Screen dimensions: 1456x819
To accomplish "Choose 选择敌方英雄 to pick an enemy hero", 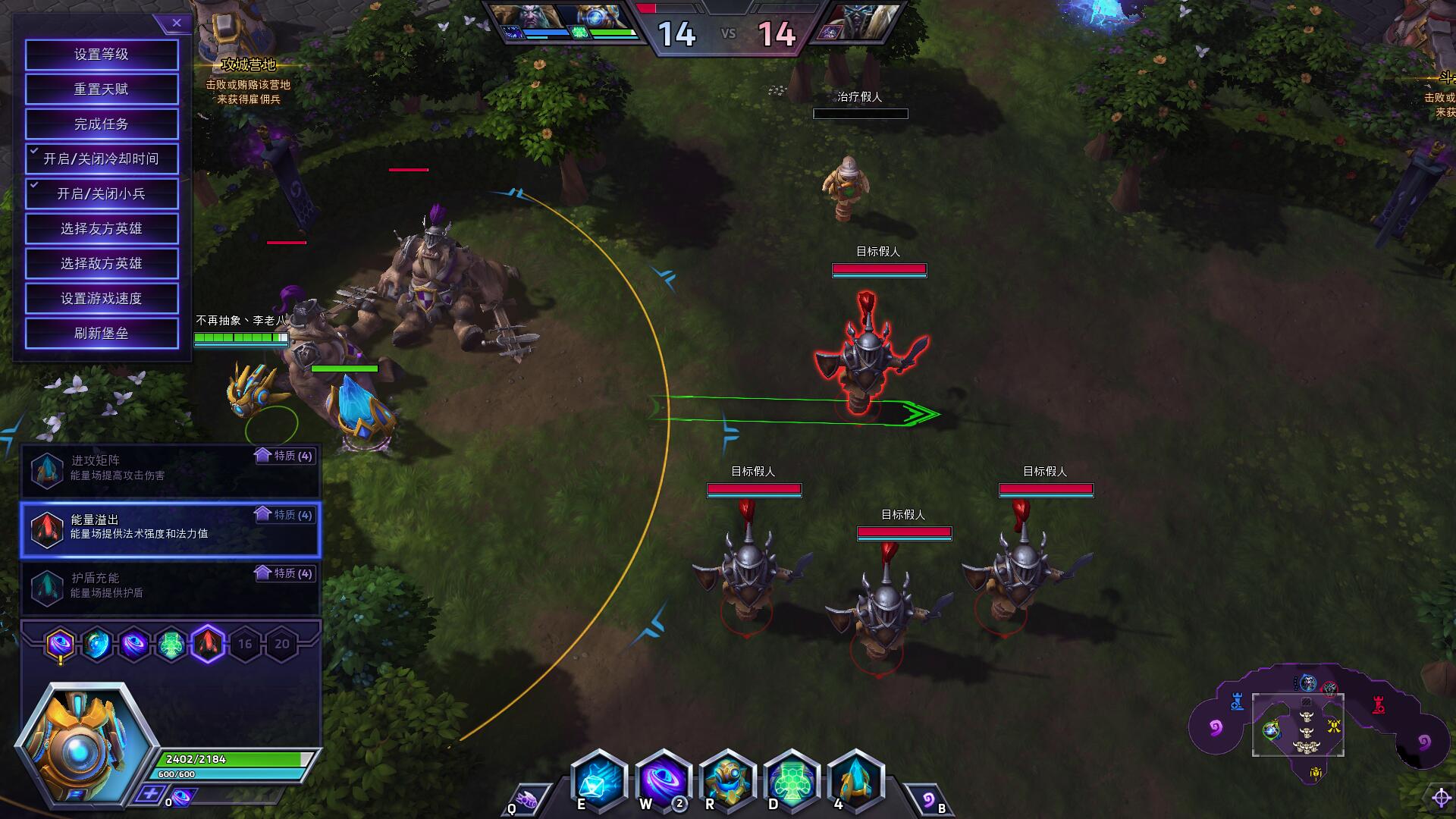I will (102, 264).
